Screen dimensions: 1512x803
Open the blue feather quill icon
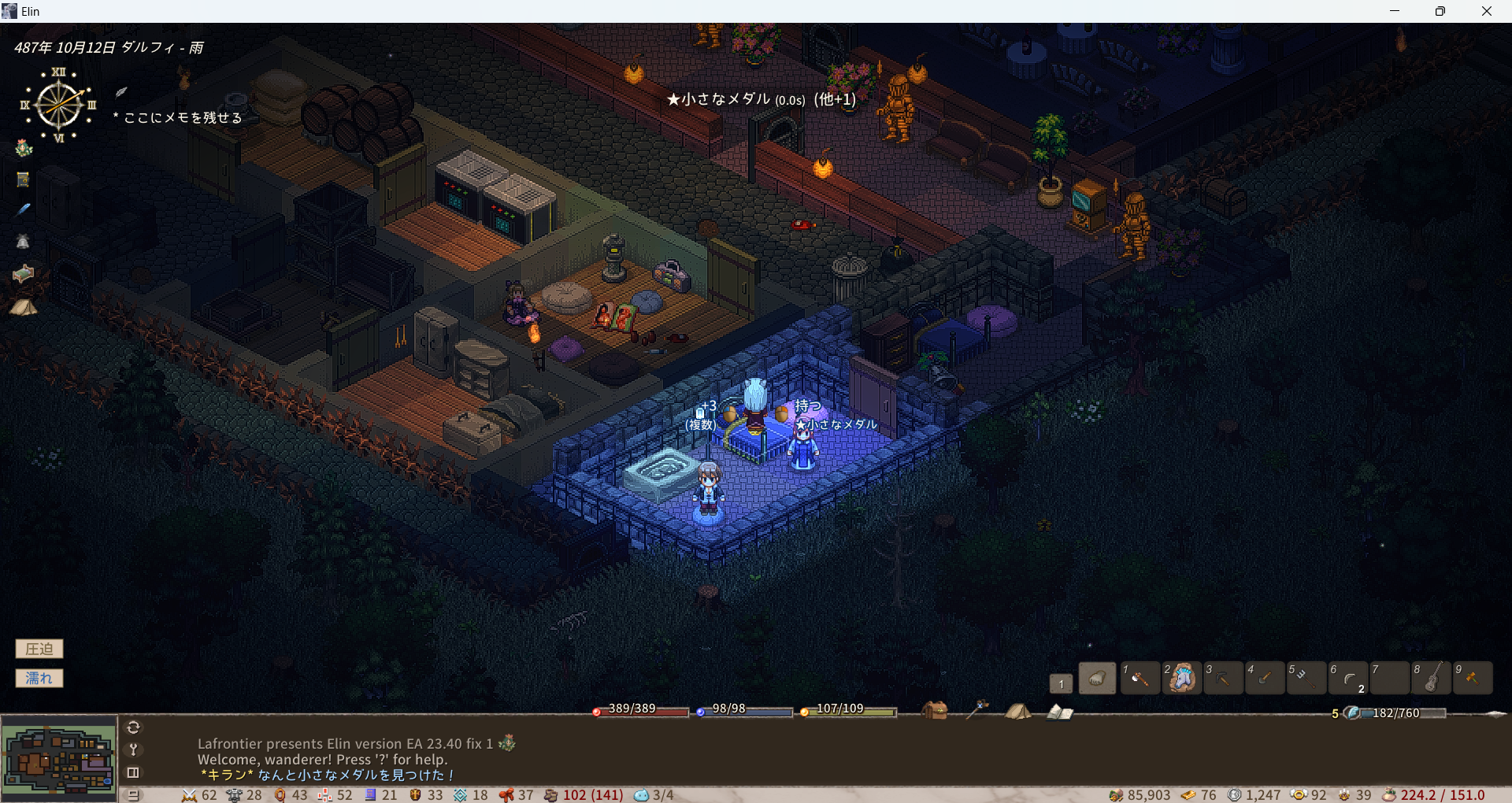[x=24, y=209]
